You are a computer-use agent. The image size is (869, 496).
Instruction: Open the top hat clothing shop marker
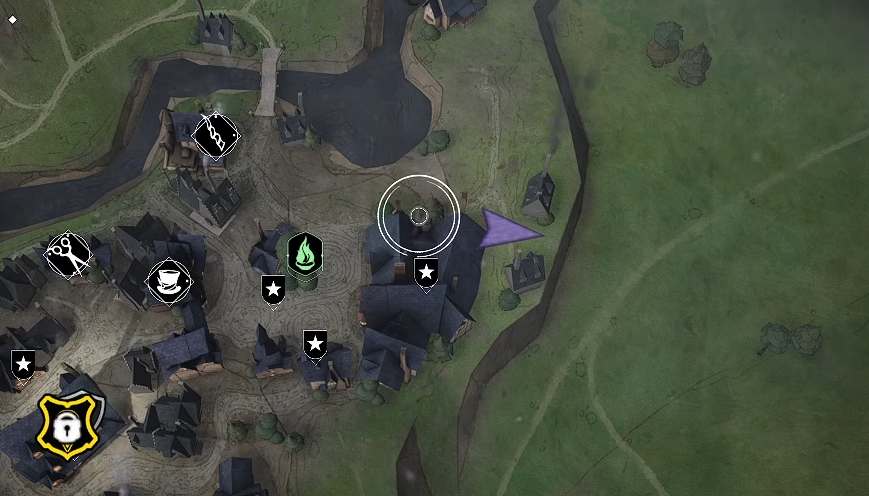point(168,281)
